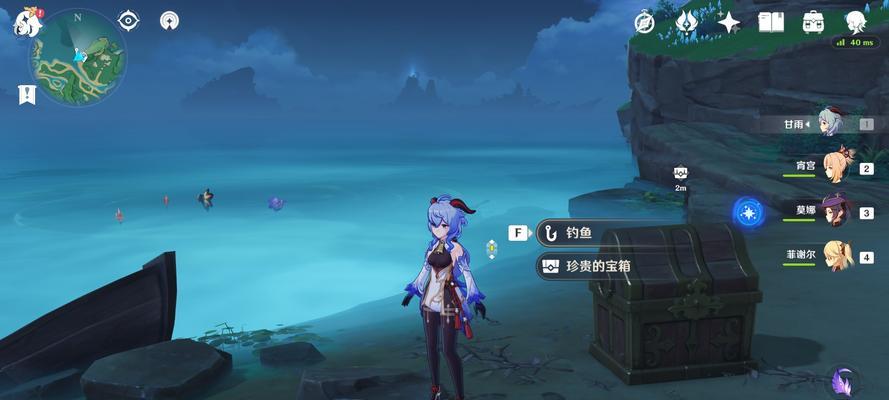
Task: Open the four-point star wish icon
Action: [729, 21]
